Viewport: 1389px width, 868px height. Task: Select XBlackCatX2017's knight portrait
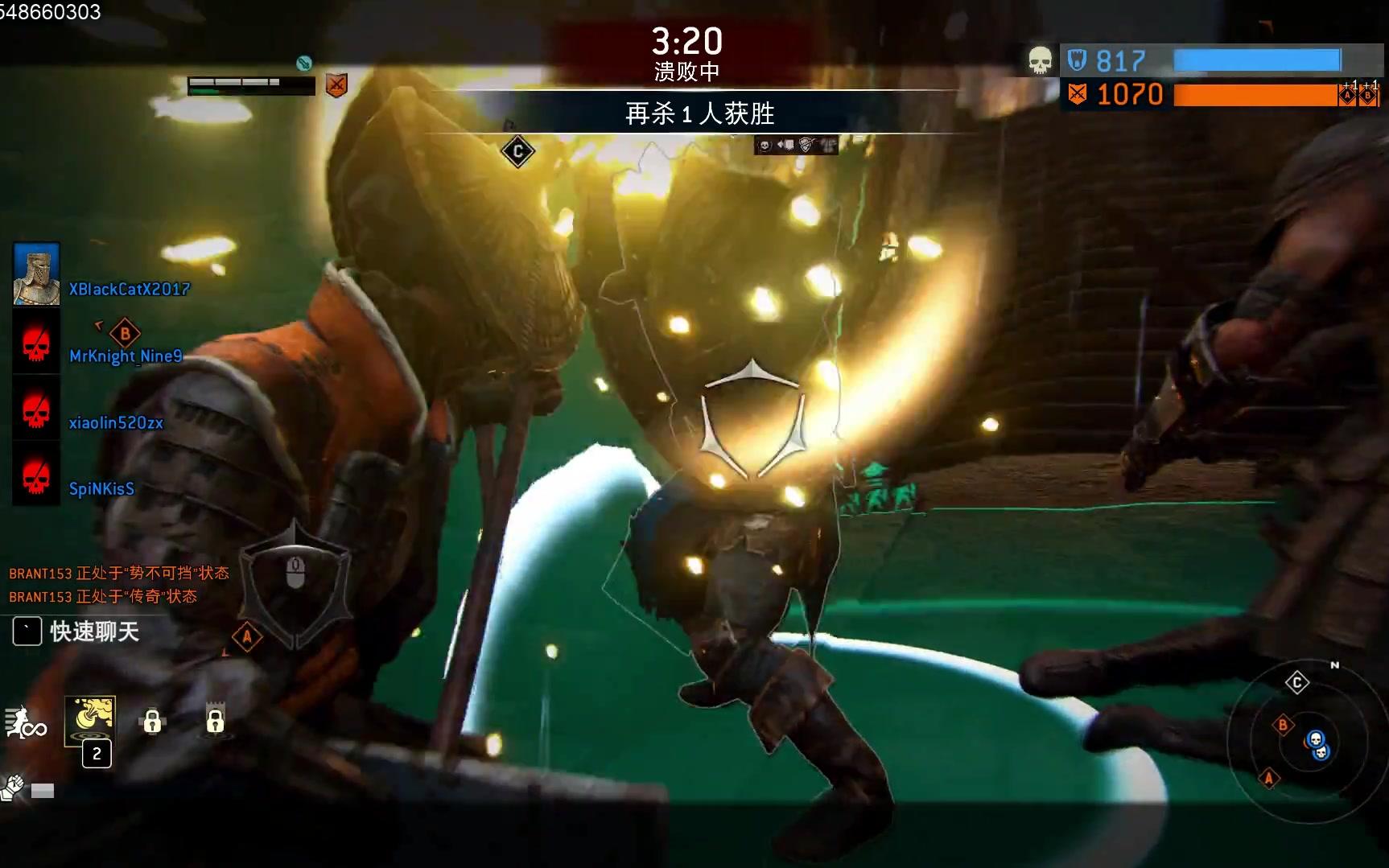click(x=36, y=275)
